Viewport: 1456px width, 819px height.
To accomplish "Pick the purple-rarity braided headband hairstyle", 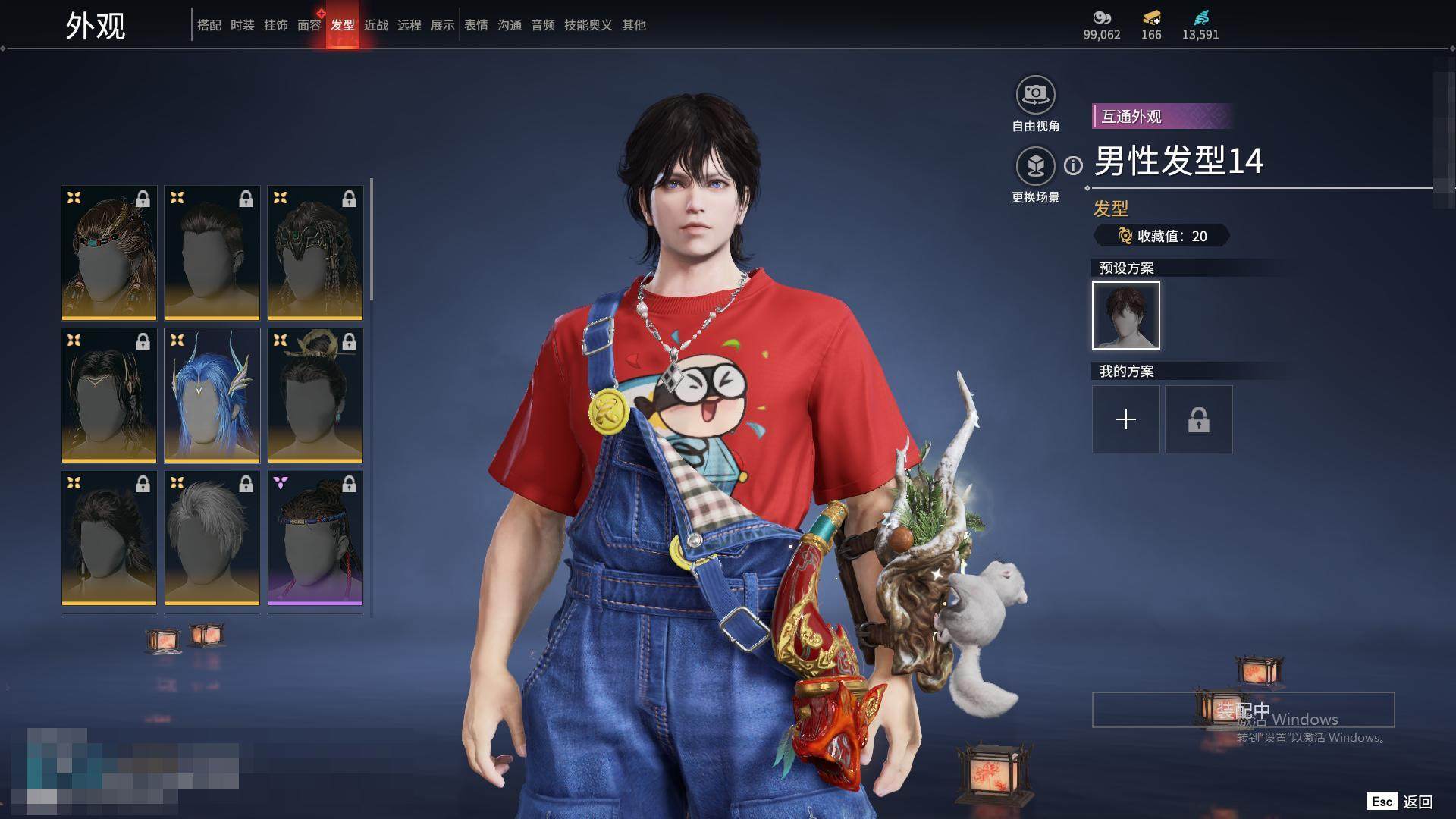I will (315, 538).
